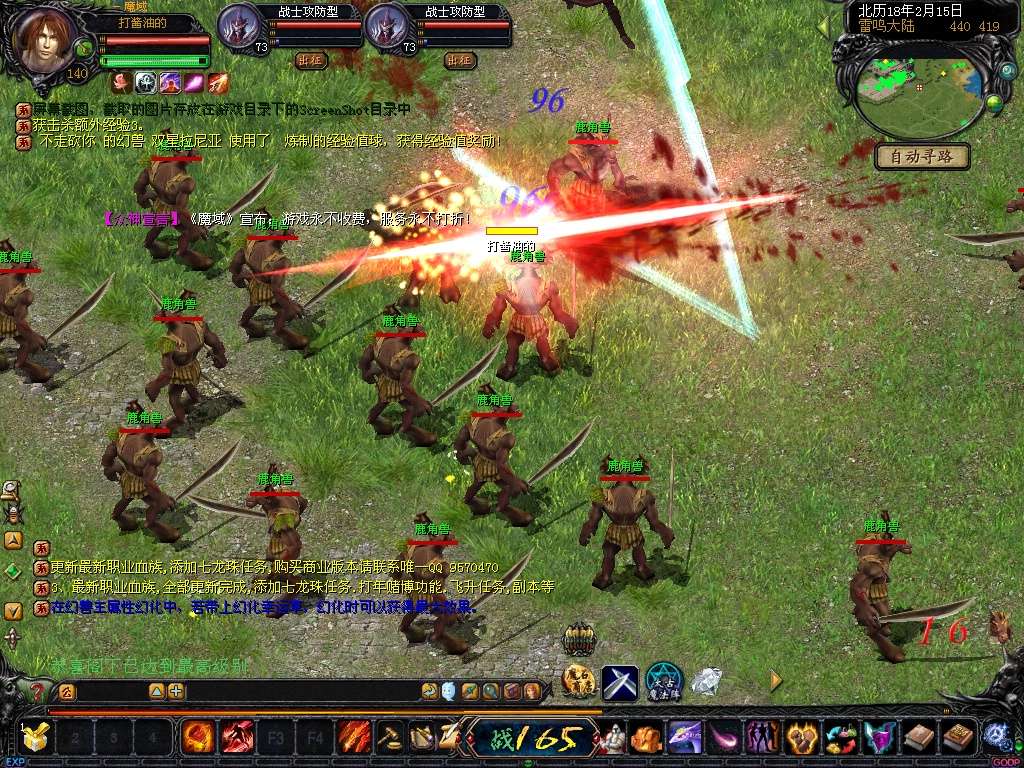Click the red question mark help button
The width and height of the screenshot is (1024, 768).
37,692
